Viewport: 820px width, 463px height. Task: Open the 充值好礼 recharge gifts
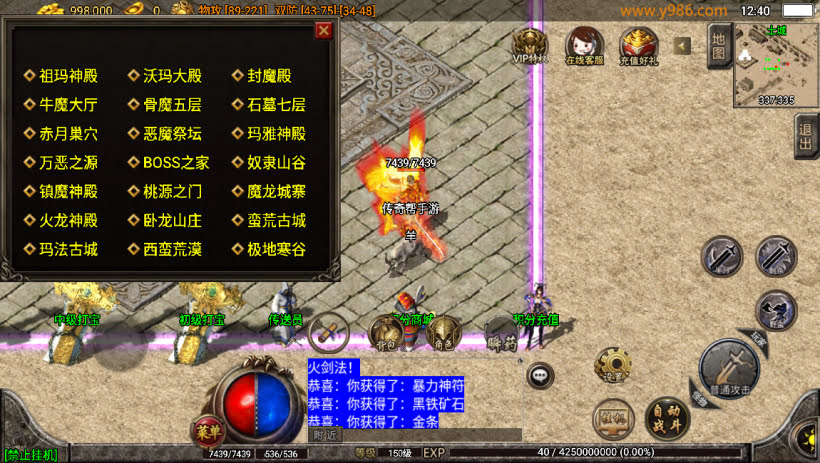(x=639, y=45)
